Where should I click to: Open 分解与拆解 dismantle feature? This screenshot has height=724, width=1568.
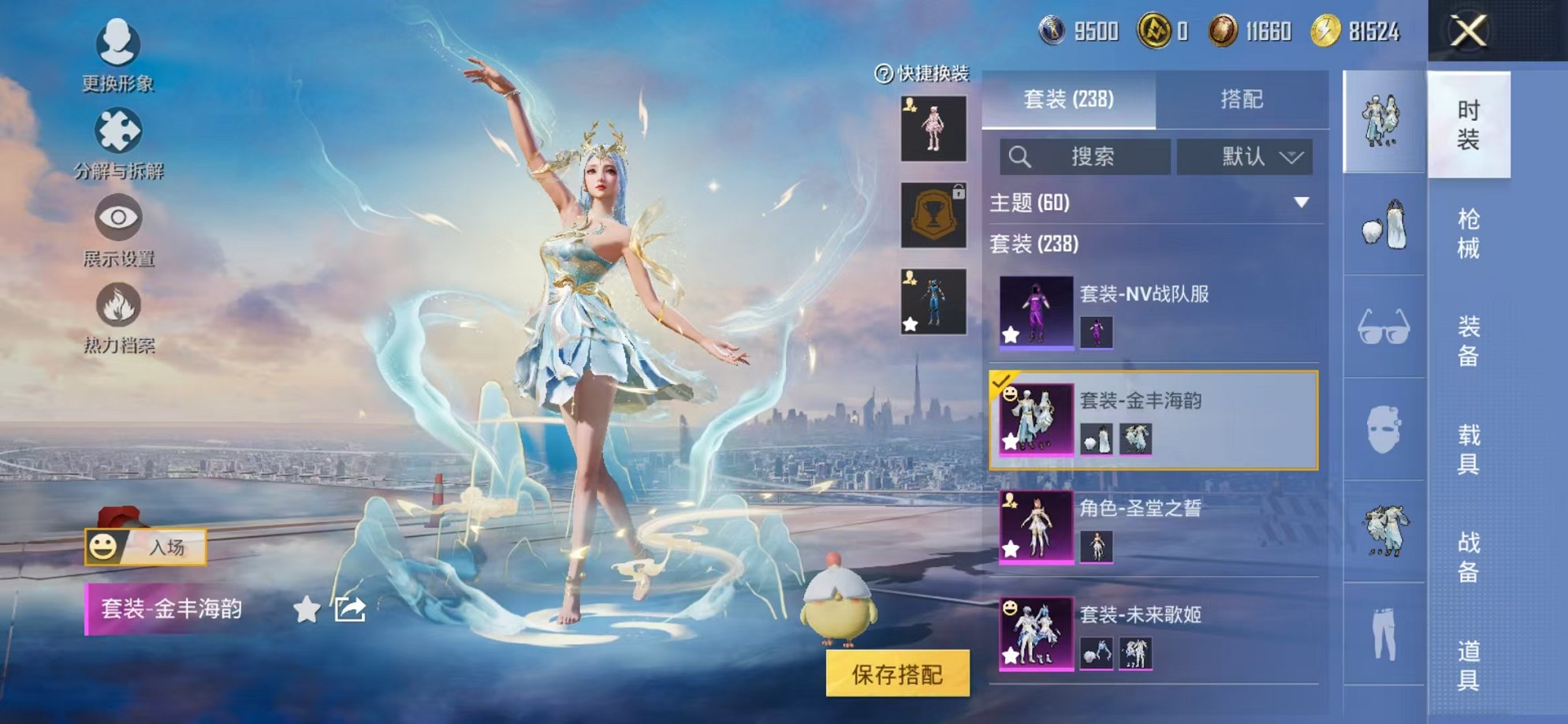pos(117,146)
